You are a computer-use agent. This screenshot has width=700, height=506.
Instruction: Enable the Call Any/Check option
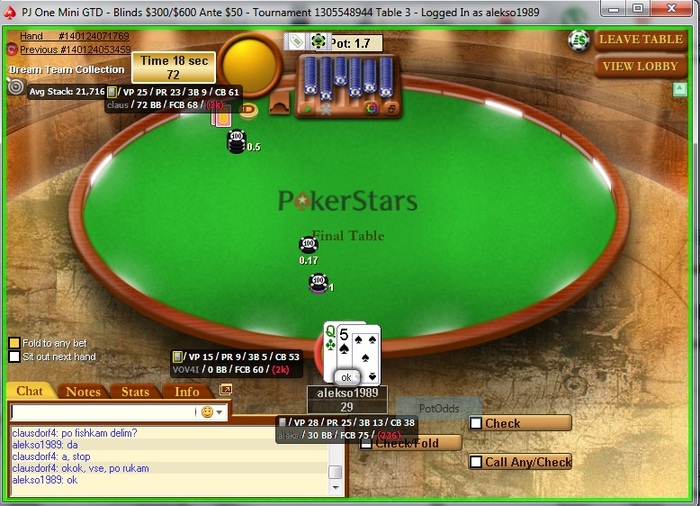click(x=476, y=462)
